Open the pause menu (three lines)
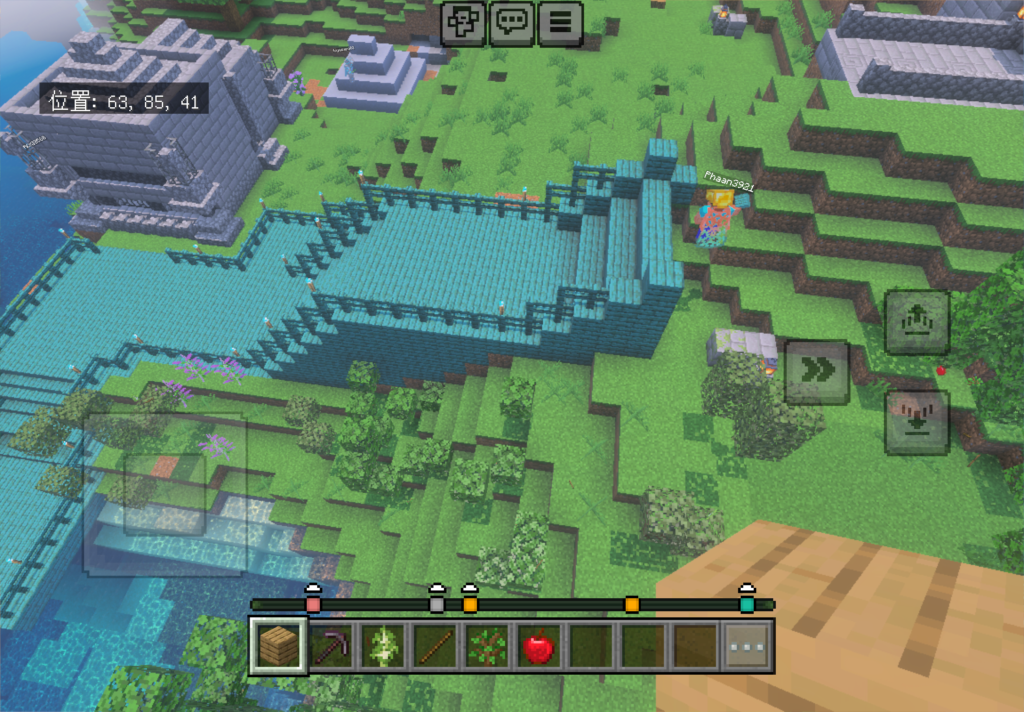Screen dimensions: 1024x712 click(x=561, y=23)
